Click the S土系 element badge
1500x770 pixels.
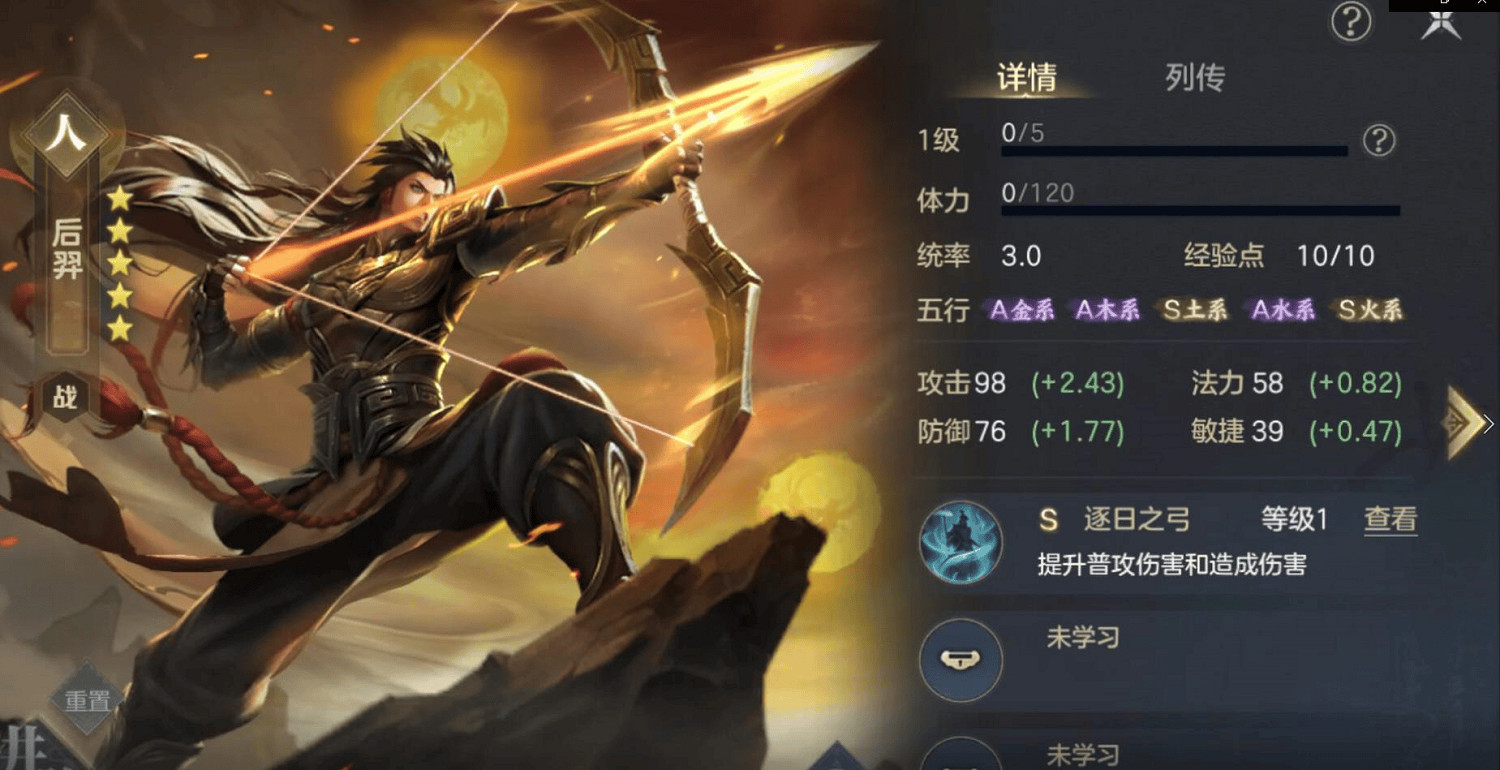coord(1196,310)
